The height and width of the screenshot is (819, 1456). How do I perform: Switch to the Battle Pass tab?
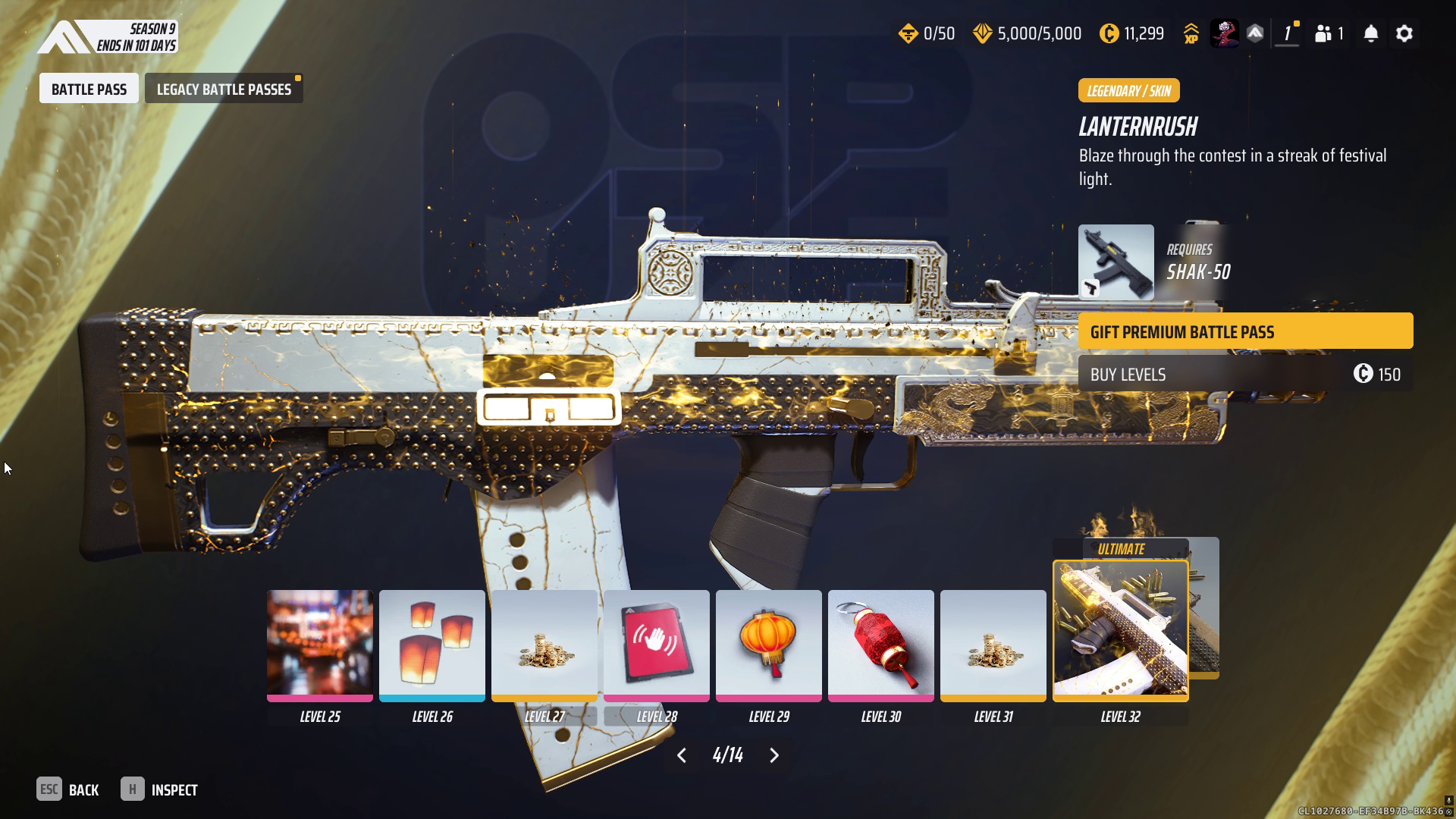pos(89,89)
